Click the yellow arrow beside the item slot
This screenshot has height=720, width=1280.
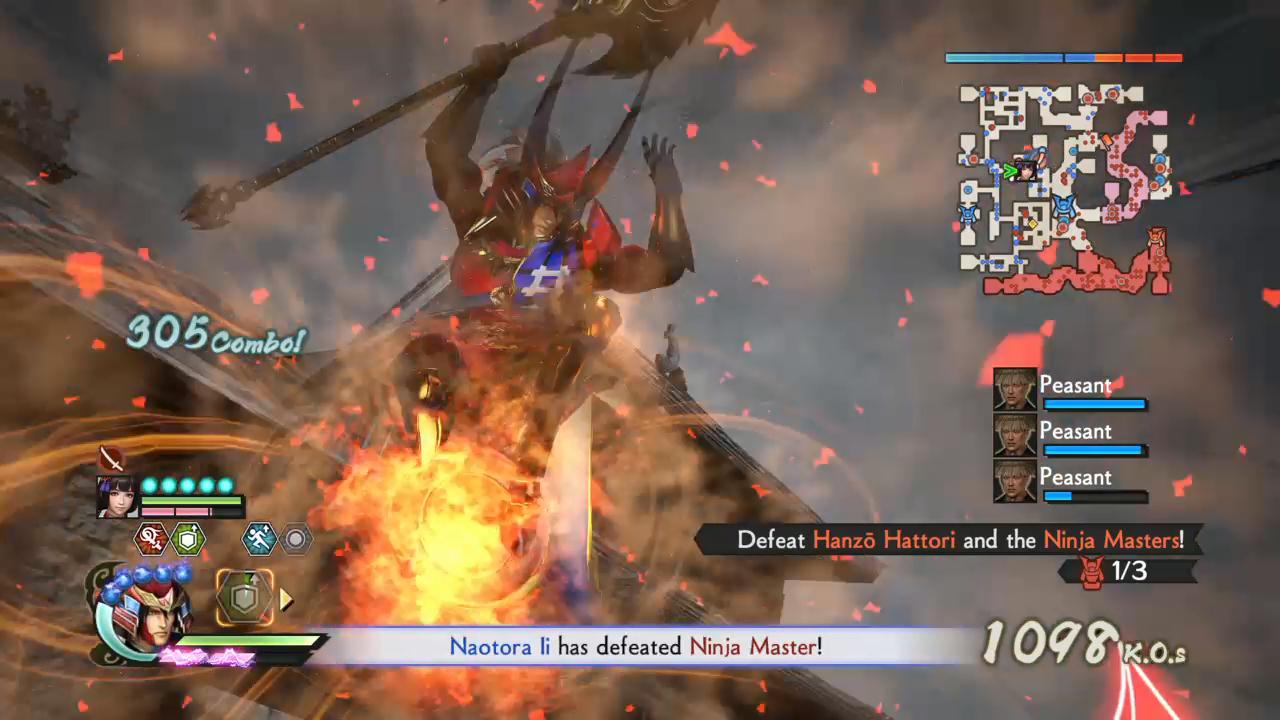[x=286, y=599]
